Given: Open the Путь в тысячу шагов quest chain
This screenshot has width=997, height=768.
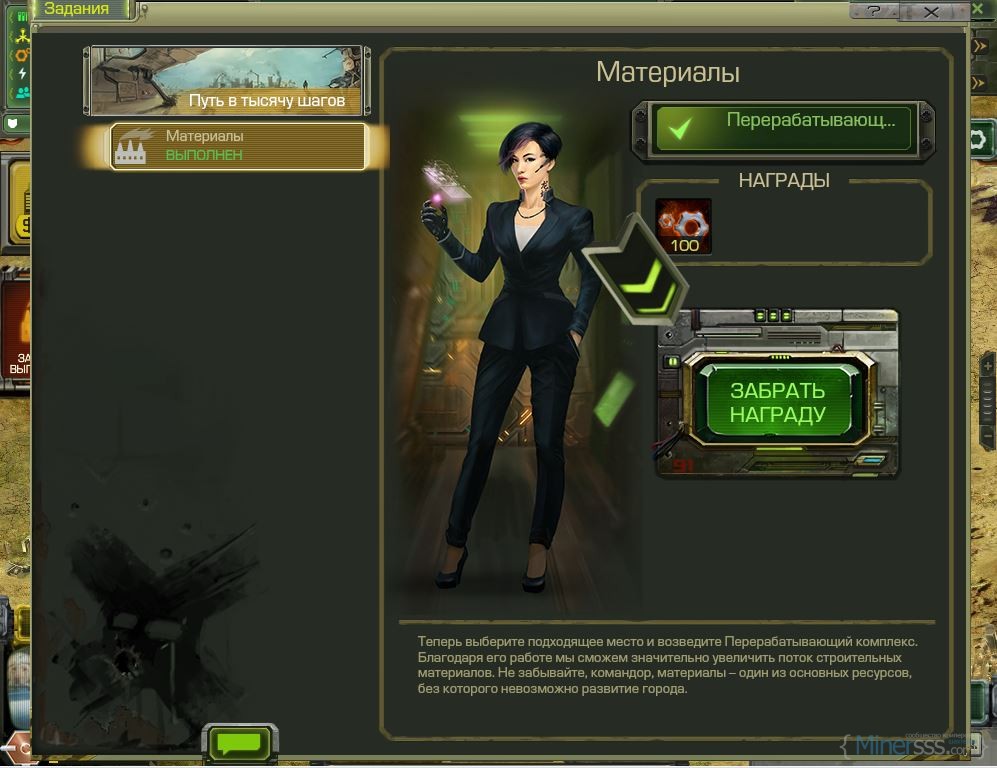Looking at the screenshot, I should [x=227, y=81].
